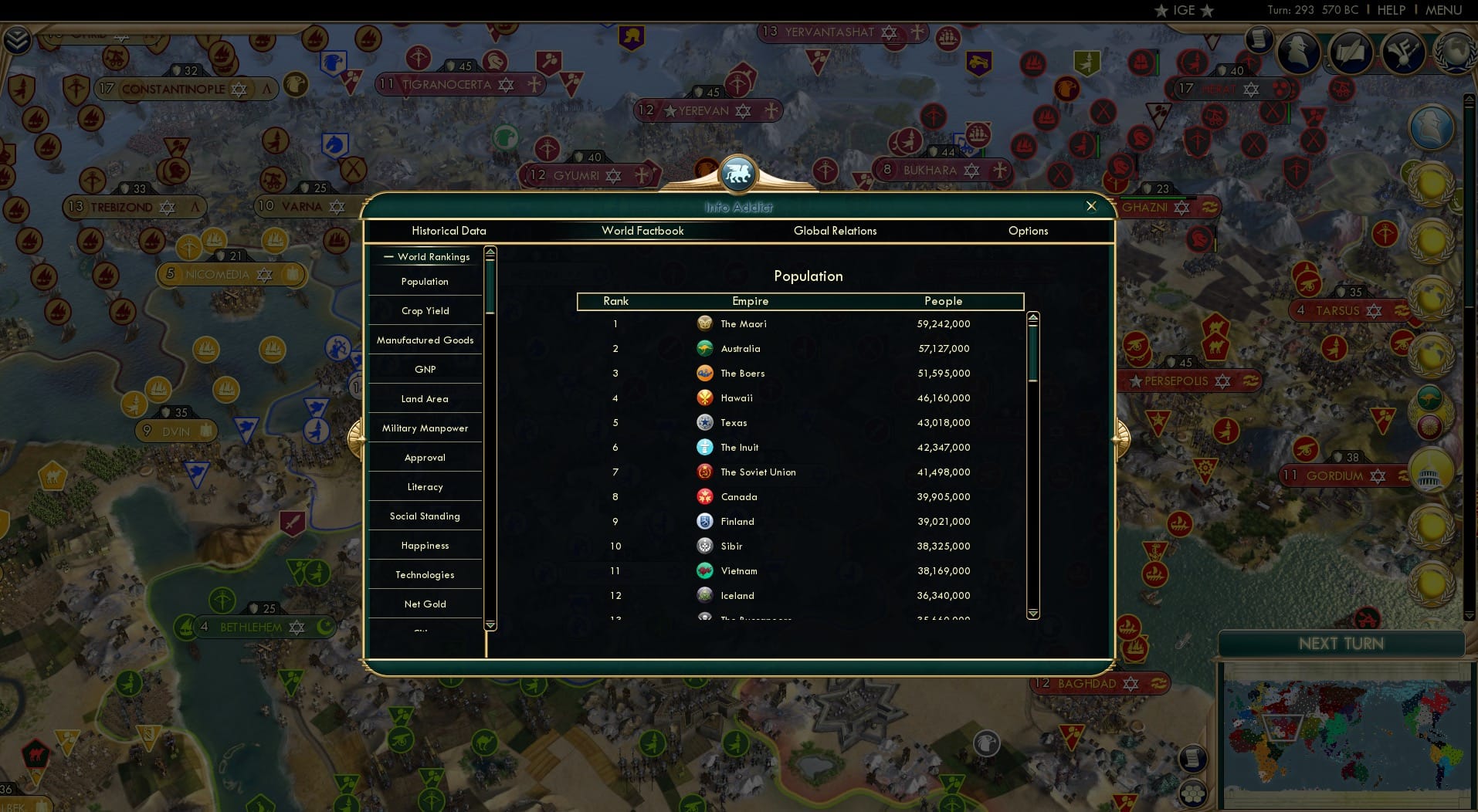Screen dimensions: 1478x812
Task: Click HELP in the top bar
Action: click(1390, 10)
